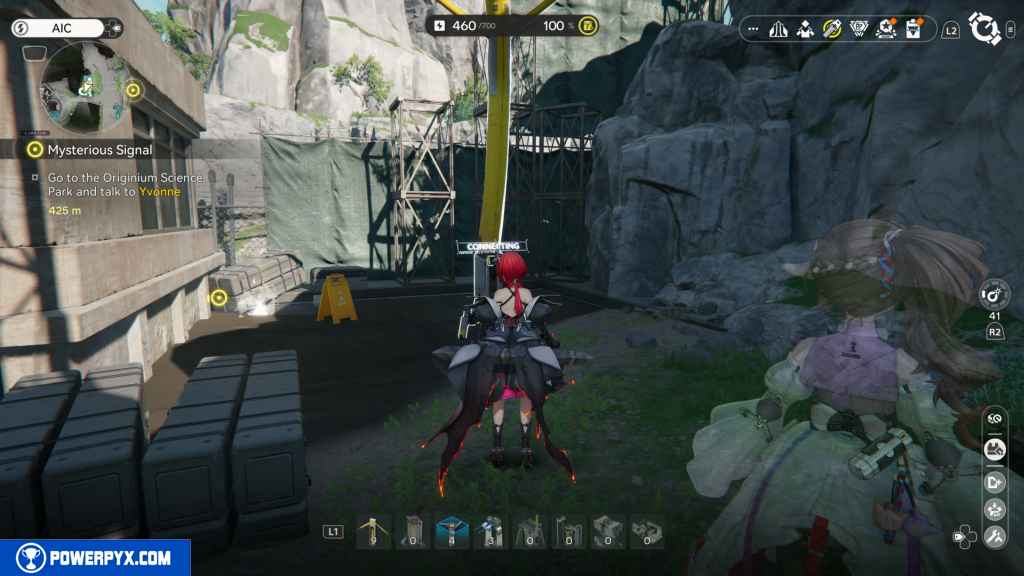This screenshot has height=576, width=1024.
Task: Click the yellow coin icon beside 100%
Action: [589, 25]
